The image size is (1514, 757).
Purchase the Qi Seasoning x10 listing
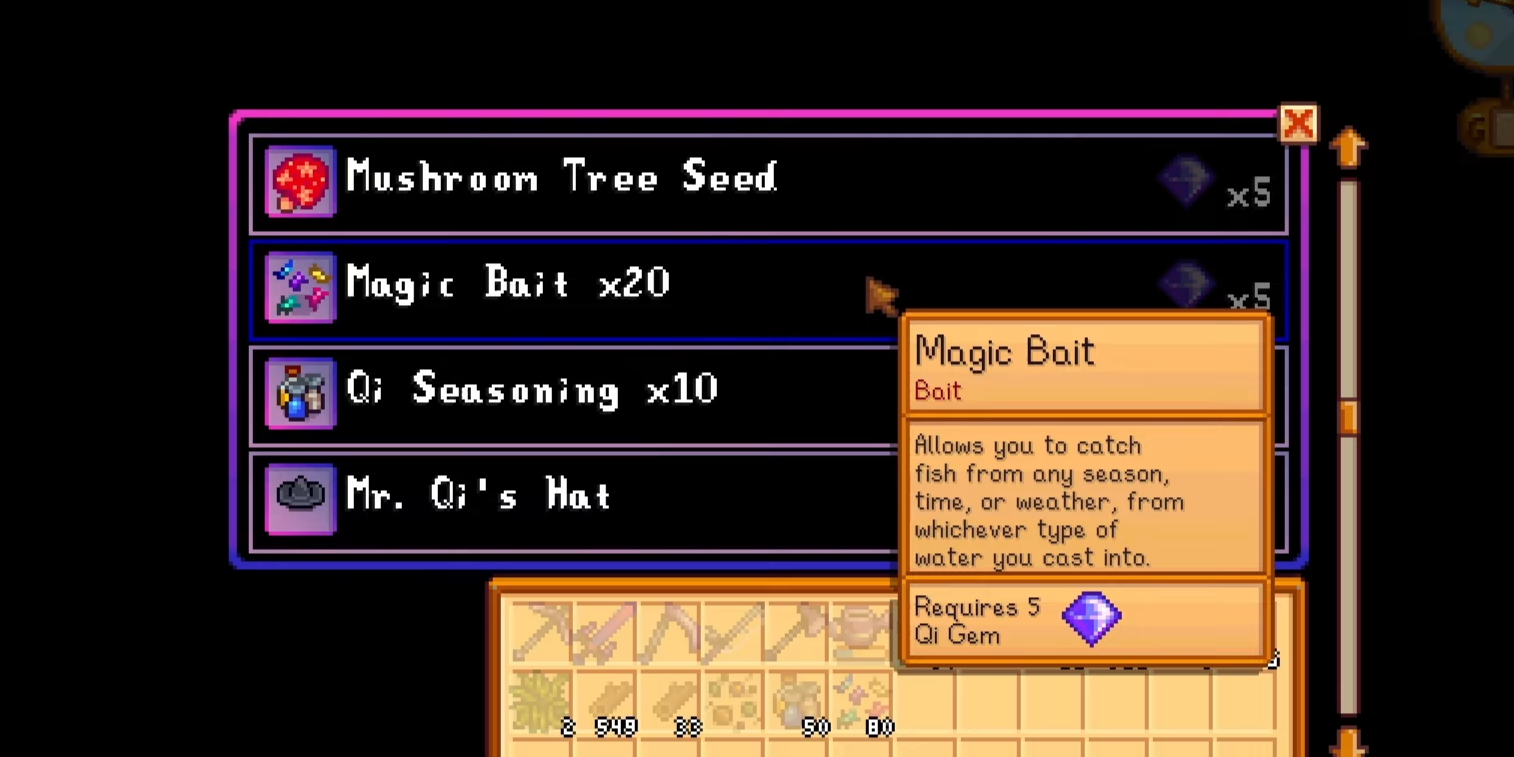point(600,392)
